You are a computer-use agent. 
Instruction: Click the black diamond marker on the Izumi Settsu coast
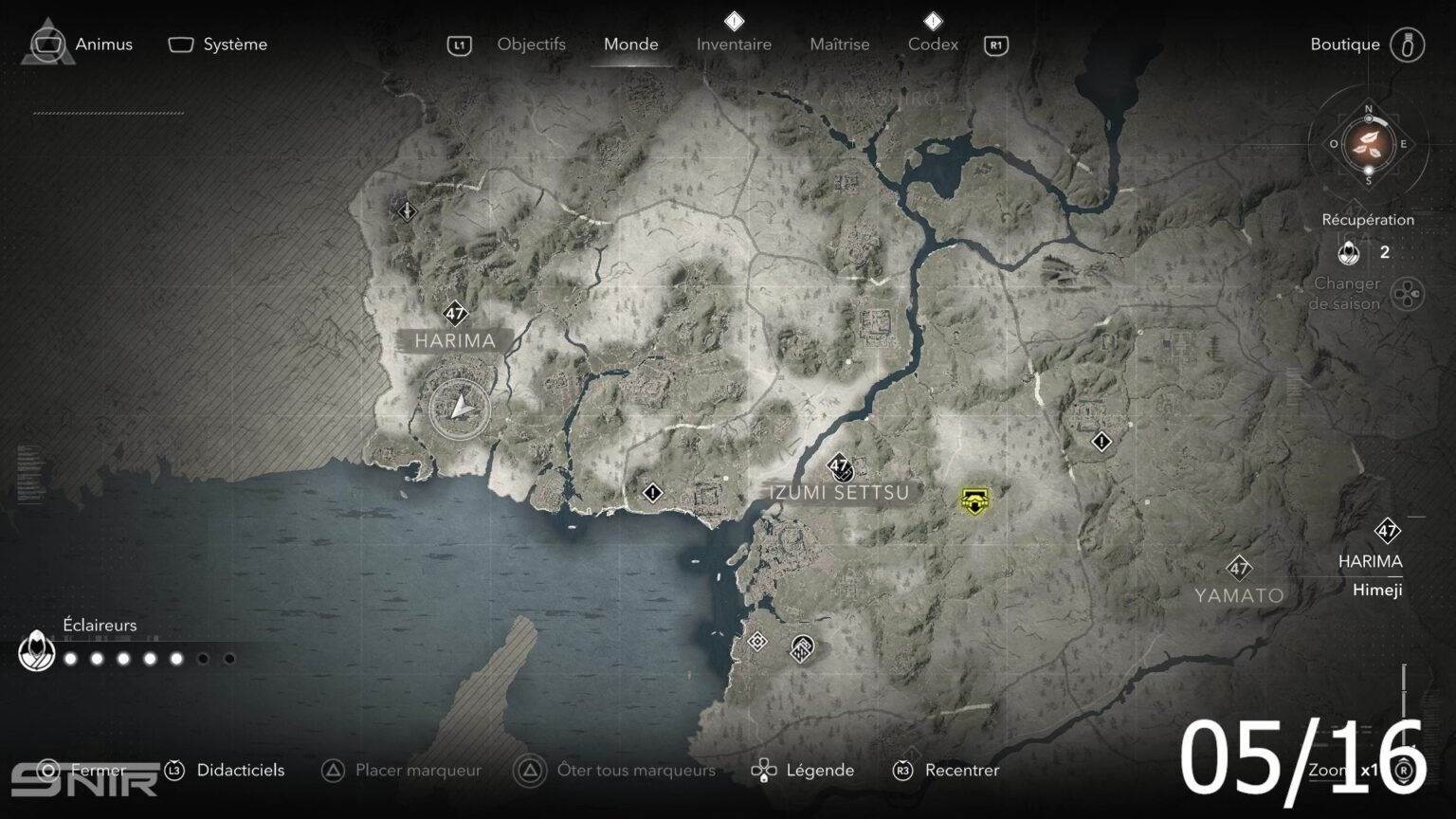pyautogui.click(x=653, y=491)
